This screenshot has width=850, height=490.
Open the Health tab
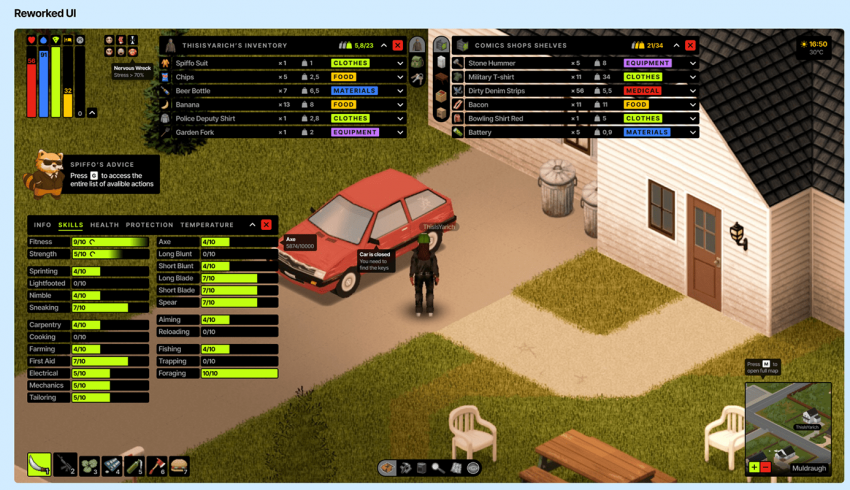[x=104, y=225]
